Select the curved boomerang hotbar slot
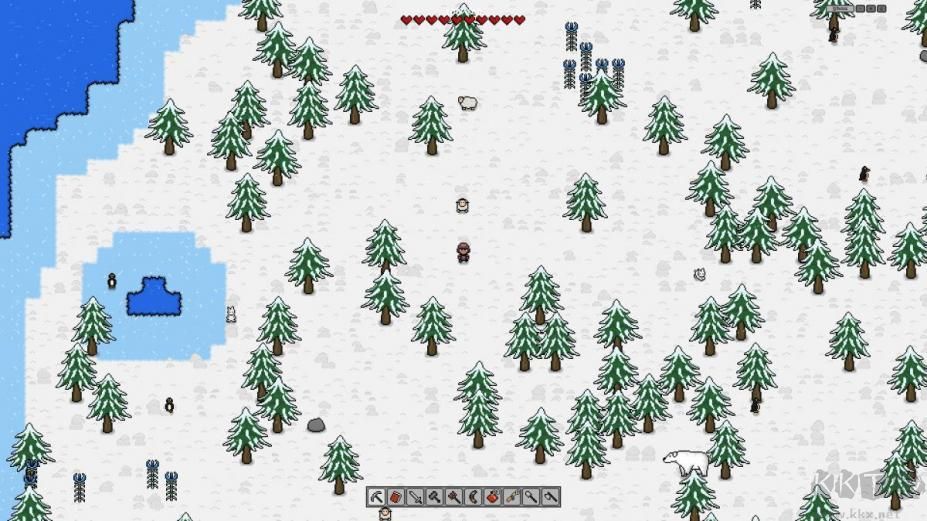The width and height of the screenshot is (927, 521). pos(473,497)
